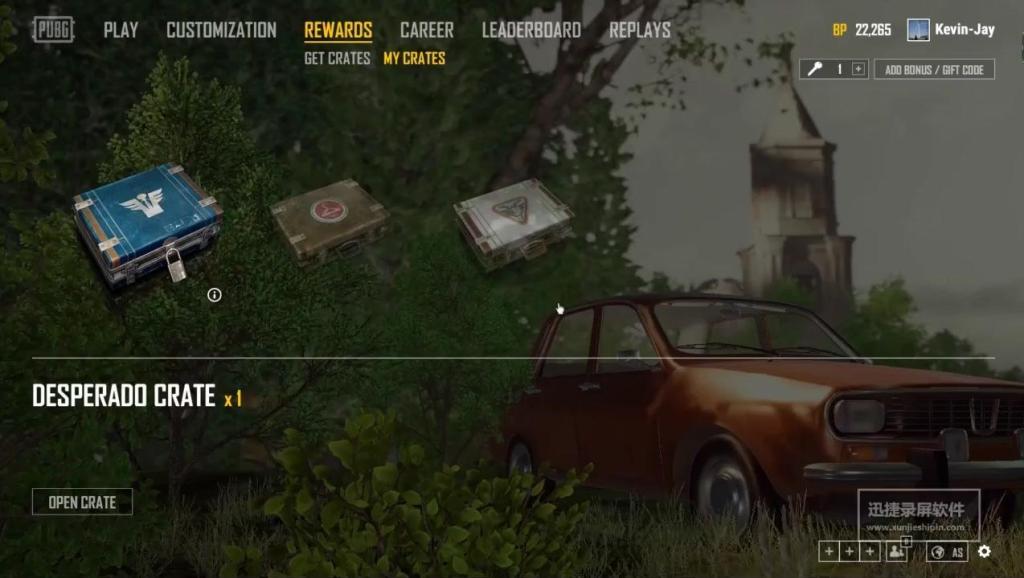Add more keys with the plus button
Screen dimensions: 1024x578
click(x=858, y=69)
